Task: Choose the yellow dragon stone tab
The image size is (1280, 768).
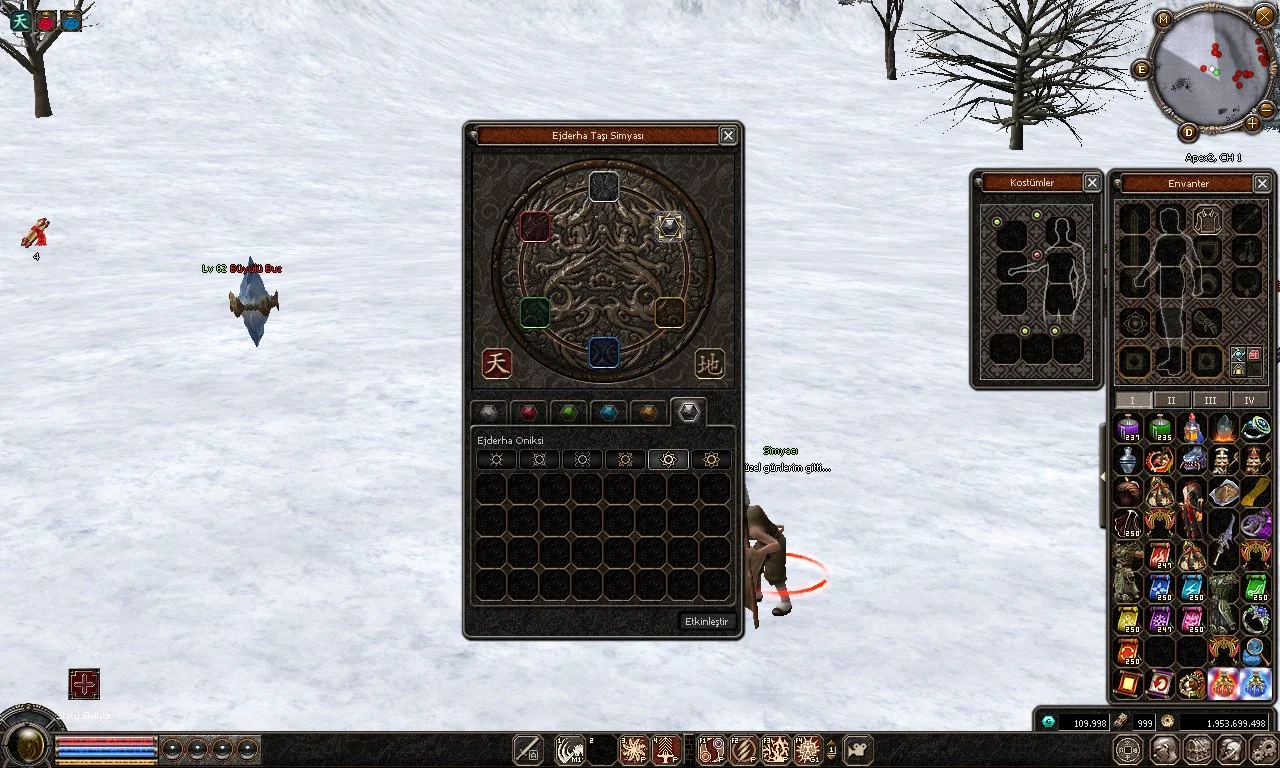Action: pos(648,412)
